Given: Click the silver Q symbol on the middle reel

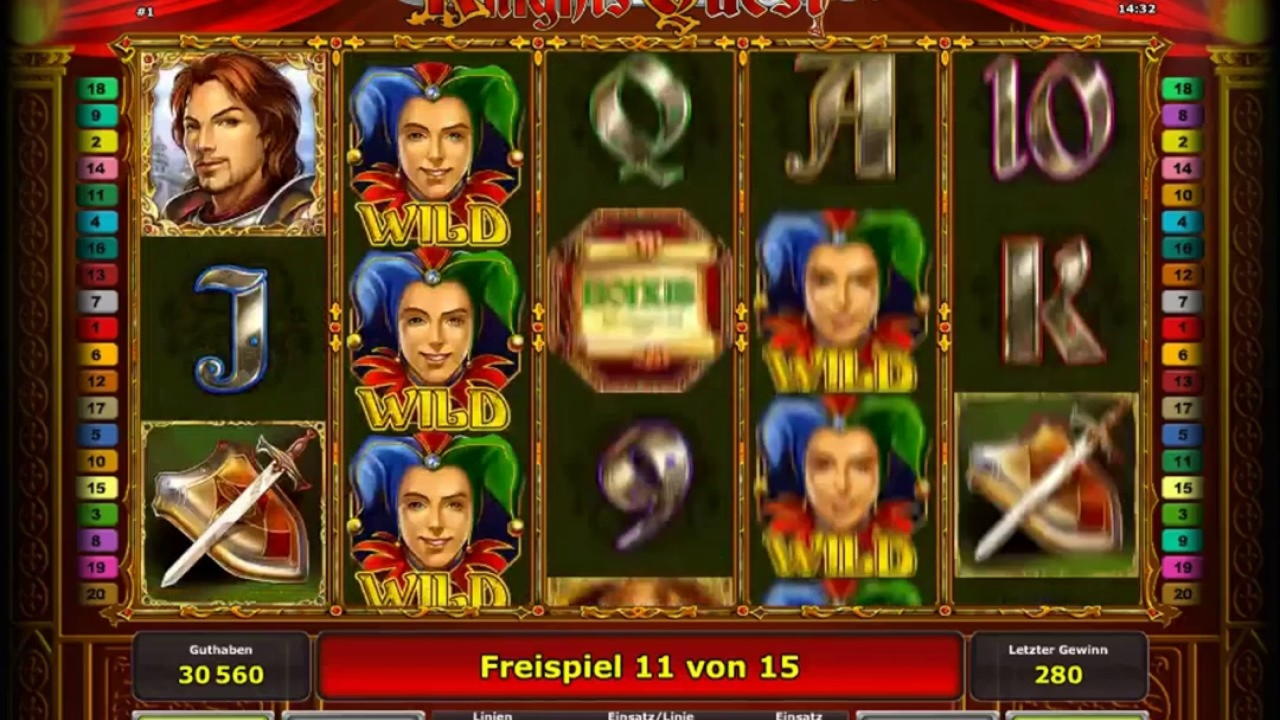Looking at the screenshot, I should coord(640,120).
